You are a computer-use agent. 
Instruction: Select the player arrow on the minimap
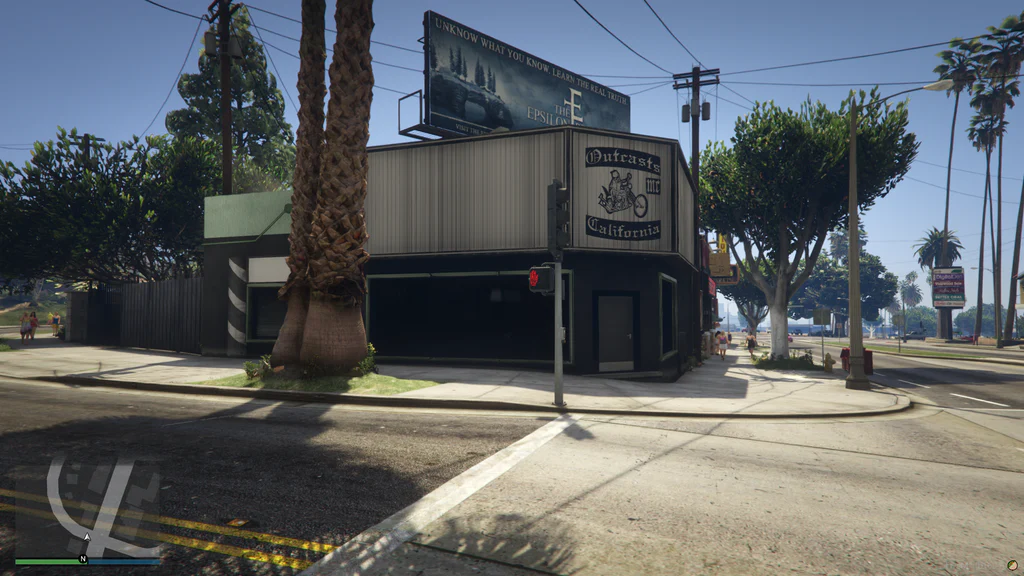pos(86,538)
